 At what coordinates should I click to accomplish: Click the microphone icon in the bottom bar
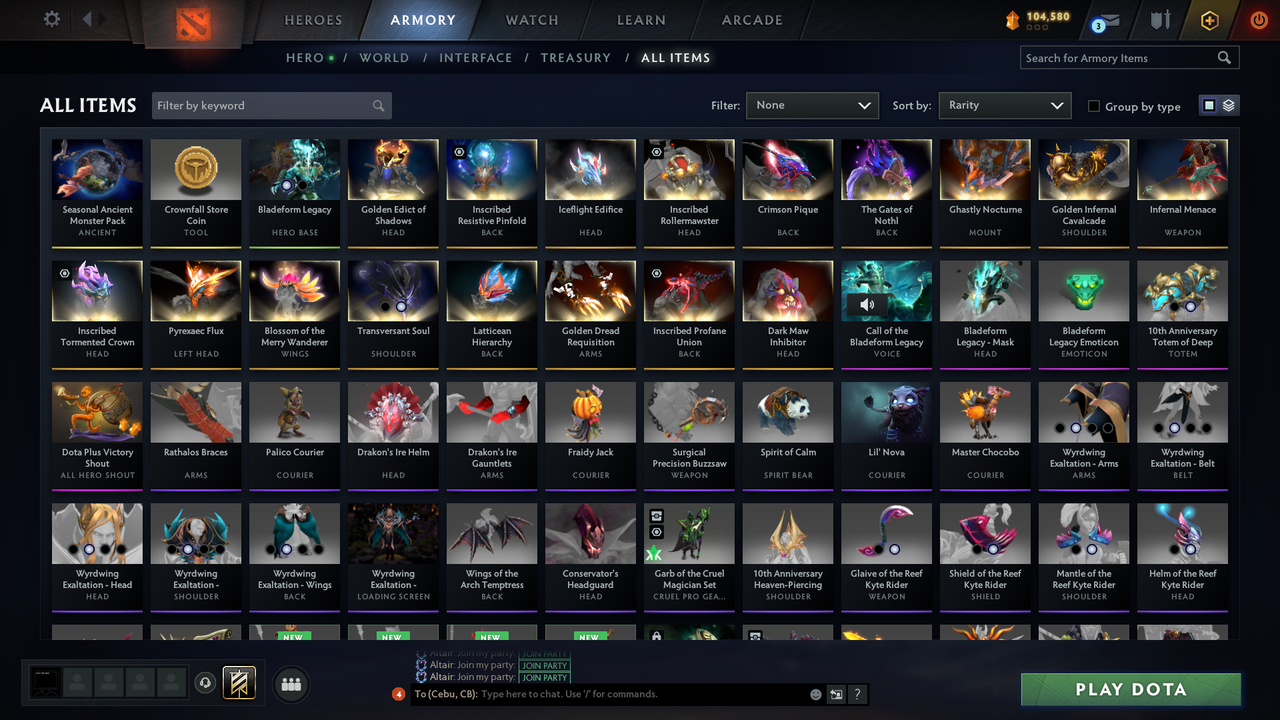[207, 683]
